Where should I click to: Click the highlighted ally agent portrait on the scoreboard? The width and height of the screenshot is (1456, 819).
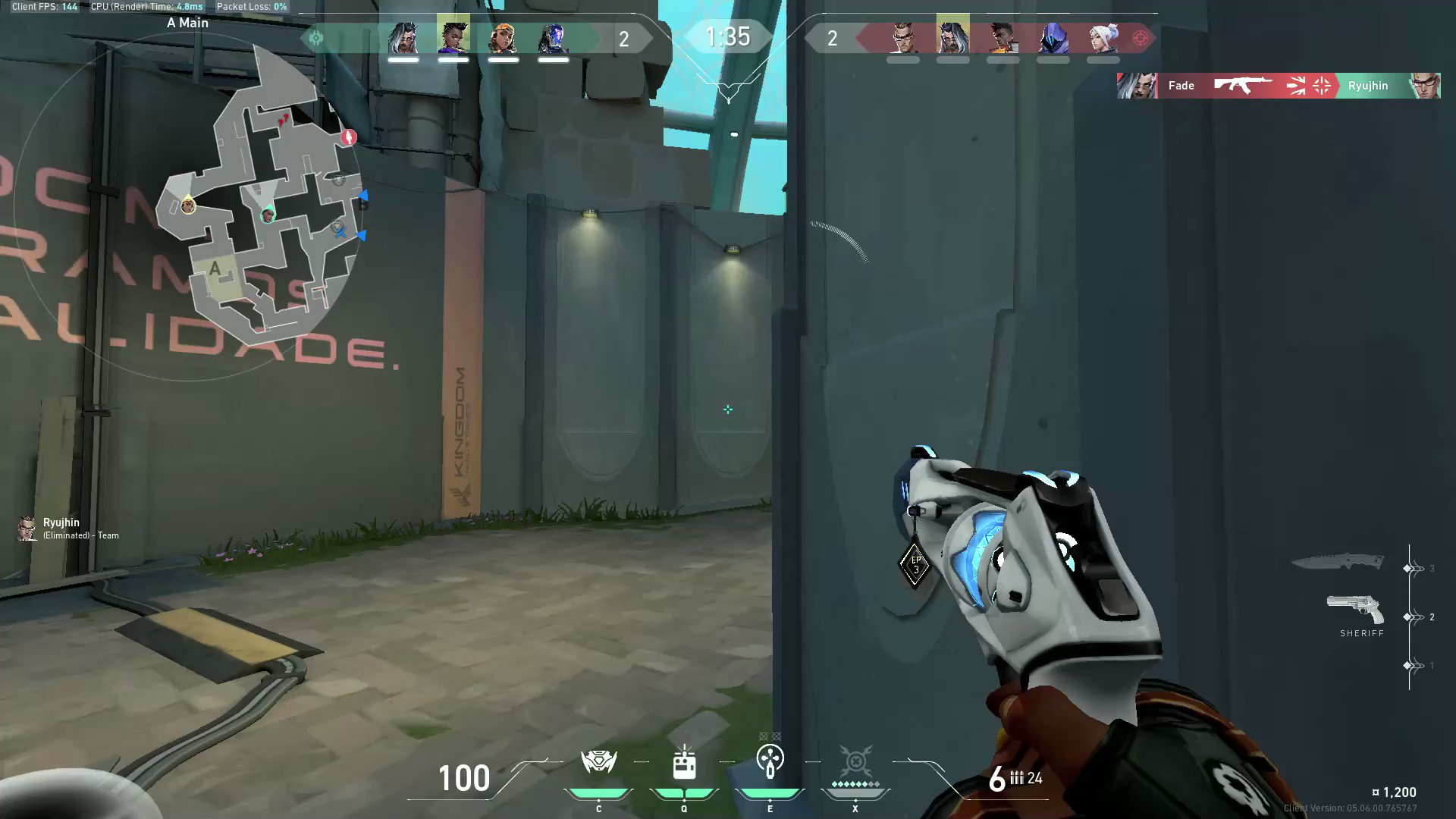(x=453, y=38)
